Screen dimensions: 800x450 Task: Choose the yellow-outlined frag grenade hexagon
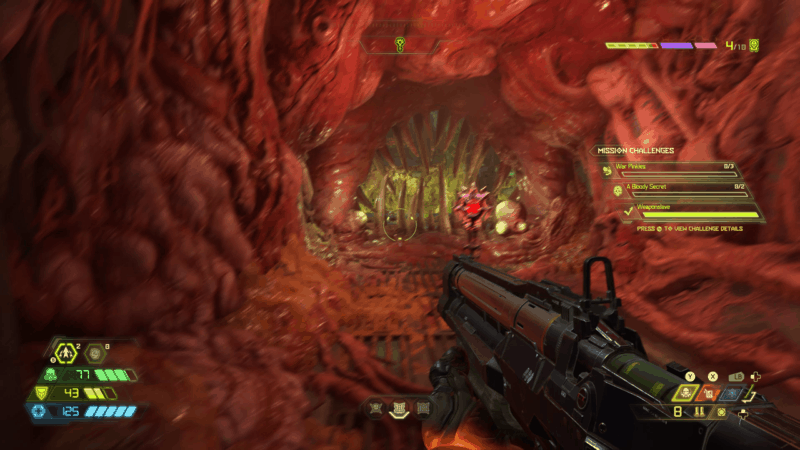point(67,352)
